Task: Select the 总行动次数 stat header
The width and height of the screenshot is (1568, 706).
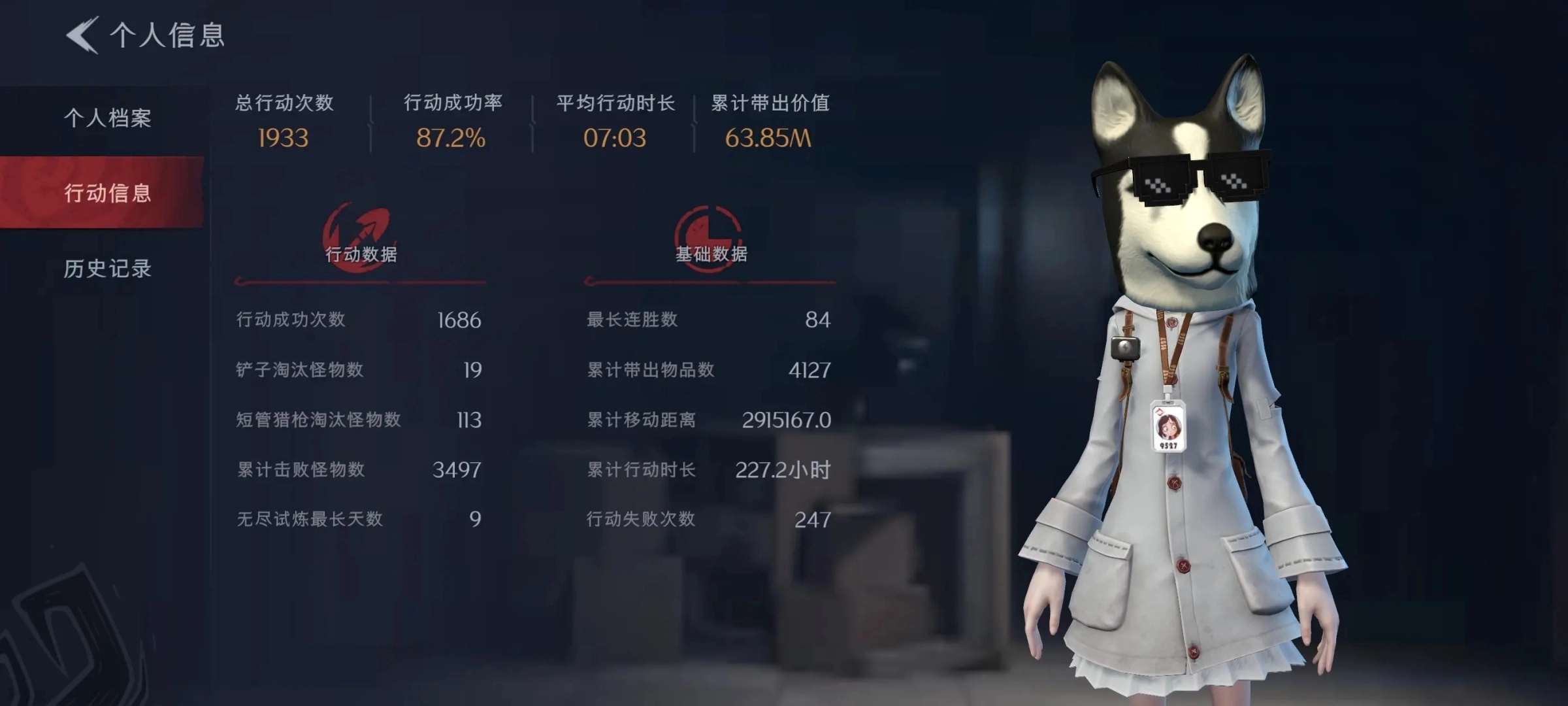Action: 284,103
